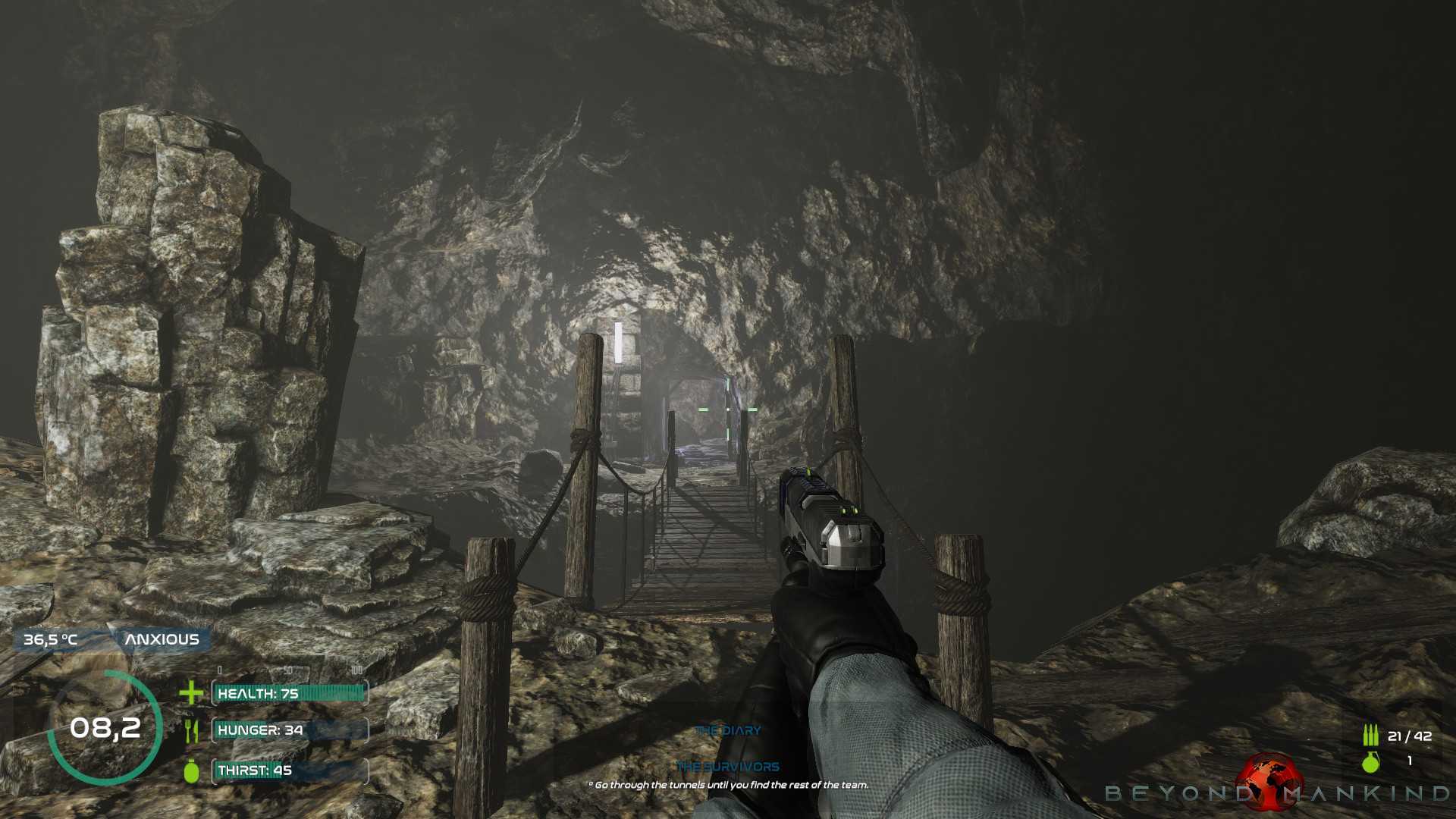Screen dimensions: 1456x819
Task: Open The Survivors quest entry
Action: [x=728, y=767]
